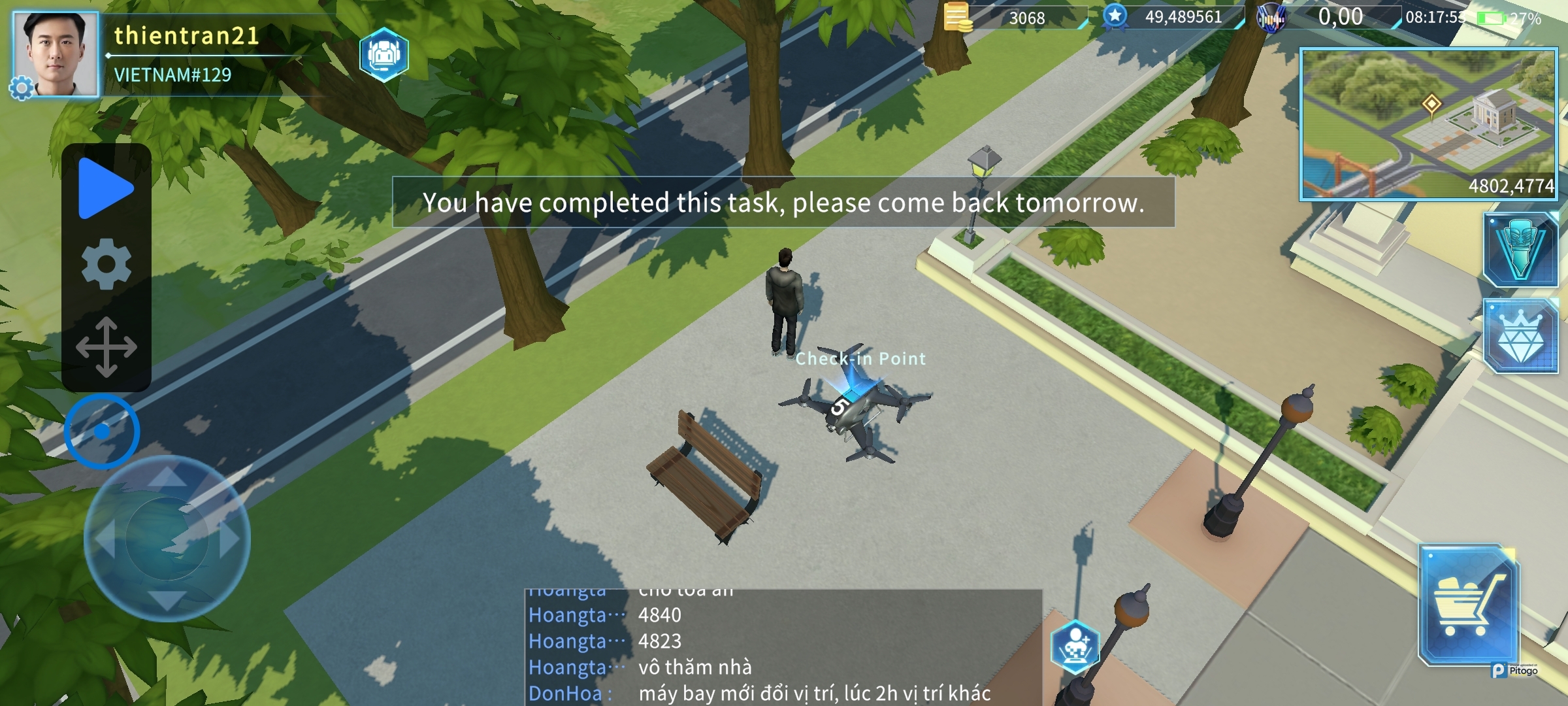
Task: Activate the blue circle target button
Action: point(102,431)
